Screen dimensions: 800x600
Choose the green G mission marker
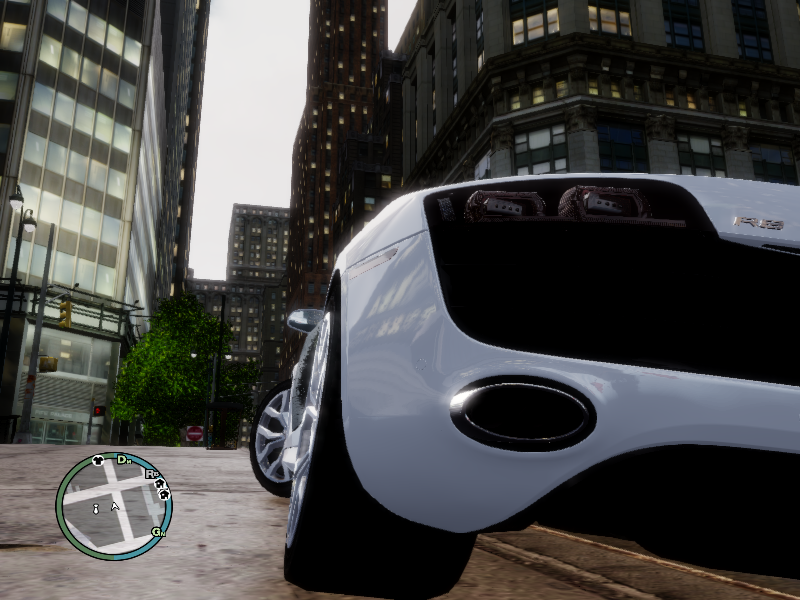point(156,531)
